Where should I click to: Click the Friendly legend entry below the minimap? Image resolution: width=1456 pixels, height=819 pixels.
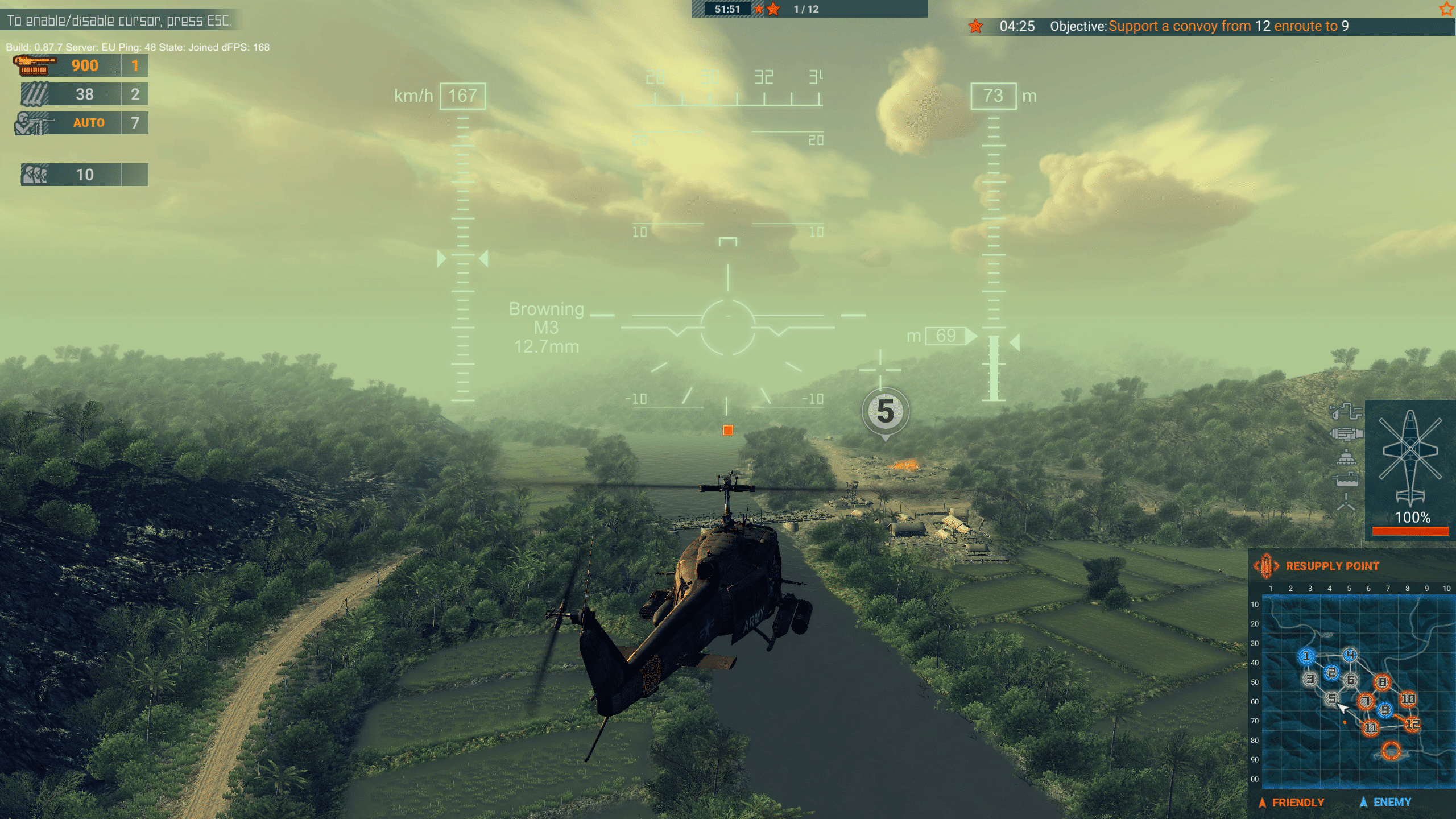click(x=1291, y=803)
